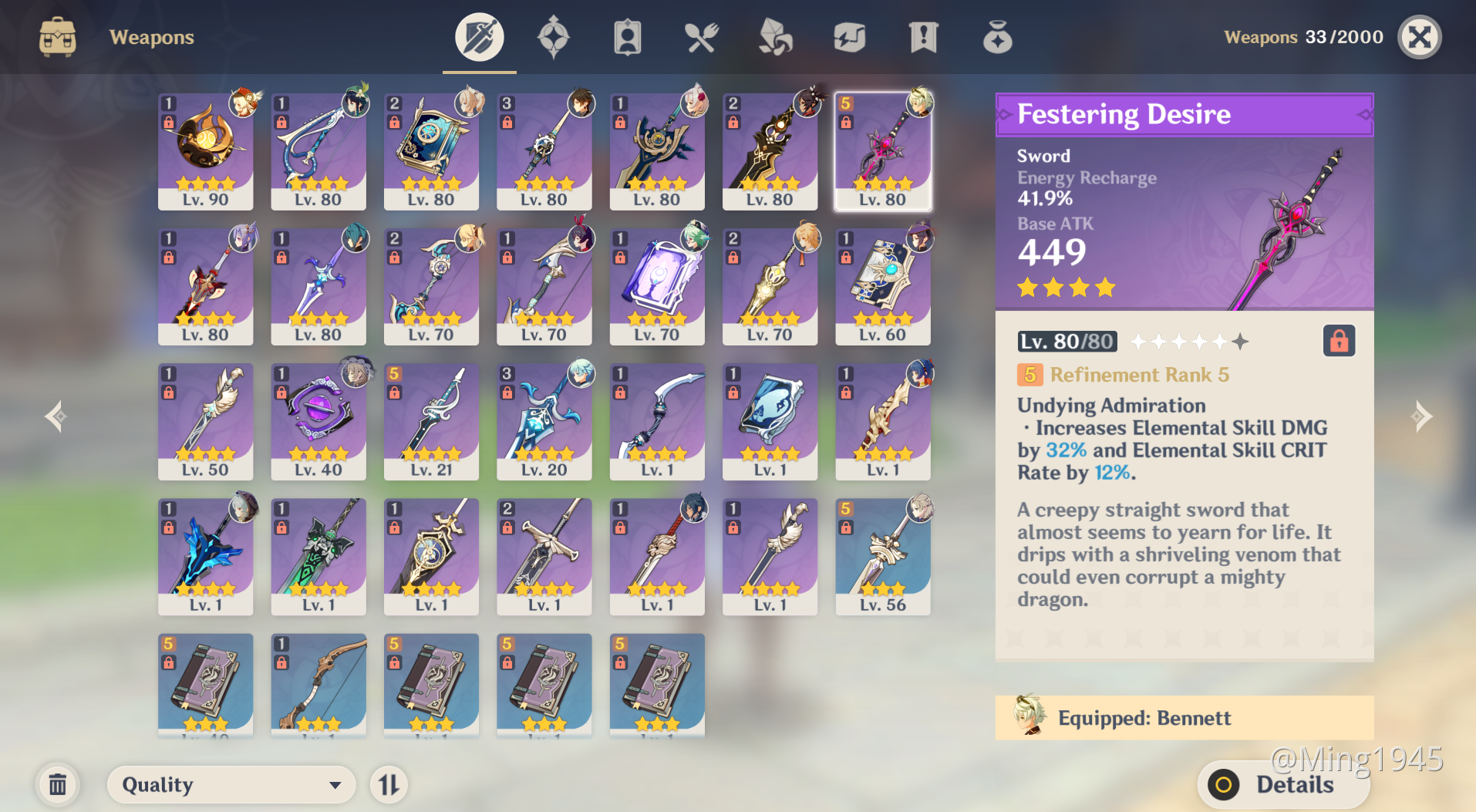Select the Lv. 56 sword thumbnail
This screenshot has height=812, width=1476.
882,555
